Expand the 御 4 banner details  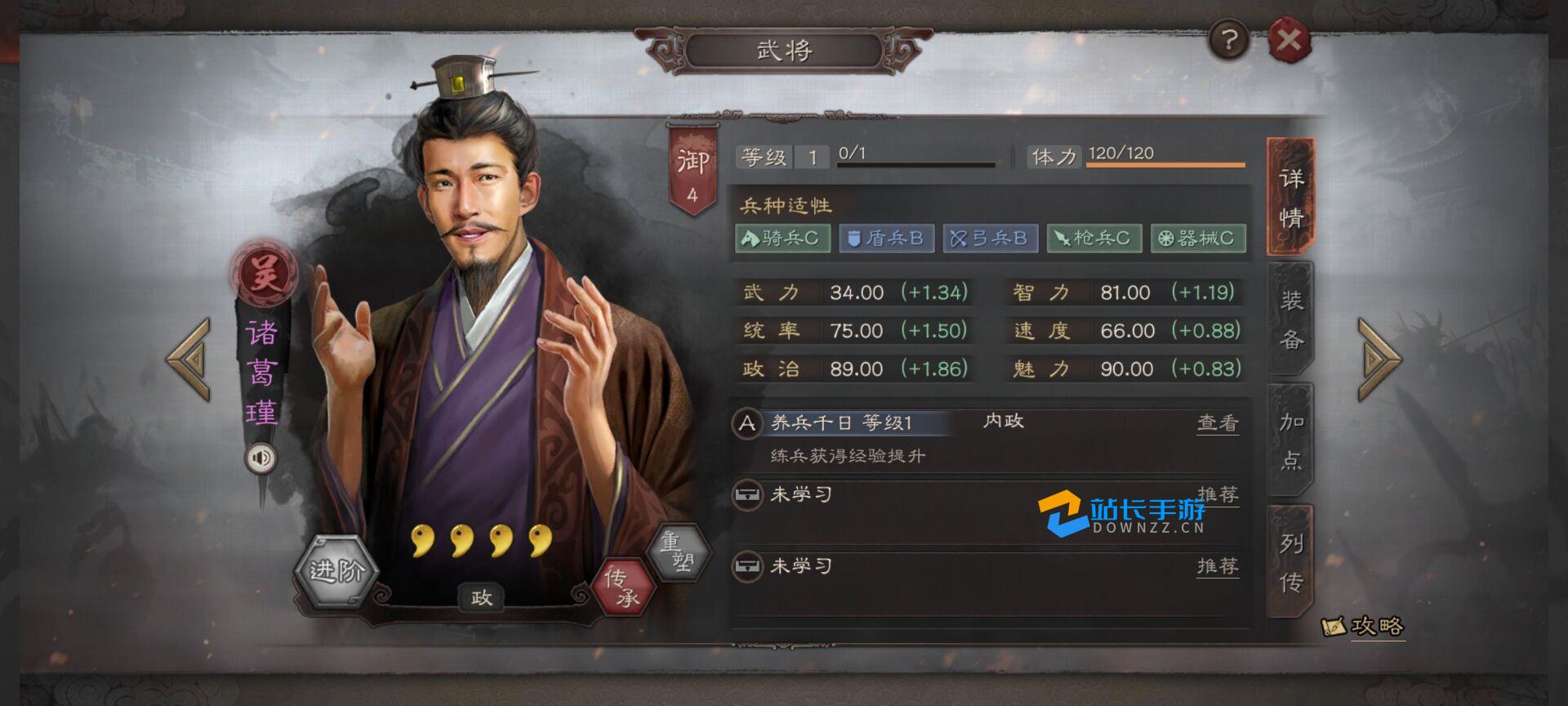pos(691,163)
